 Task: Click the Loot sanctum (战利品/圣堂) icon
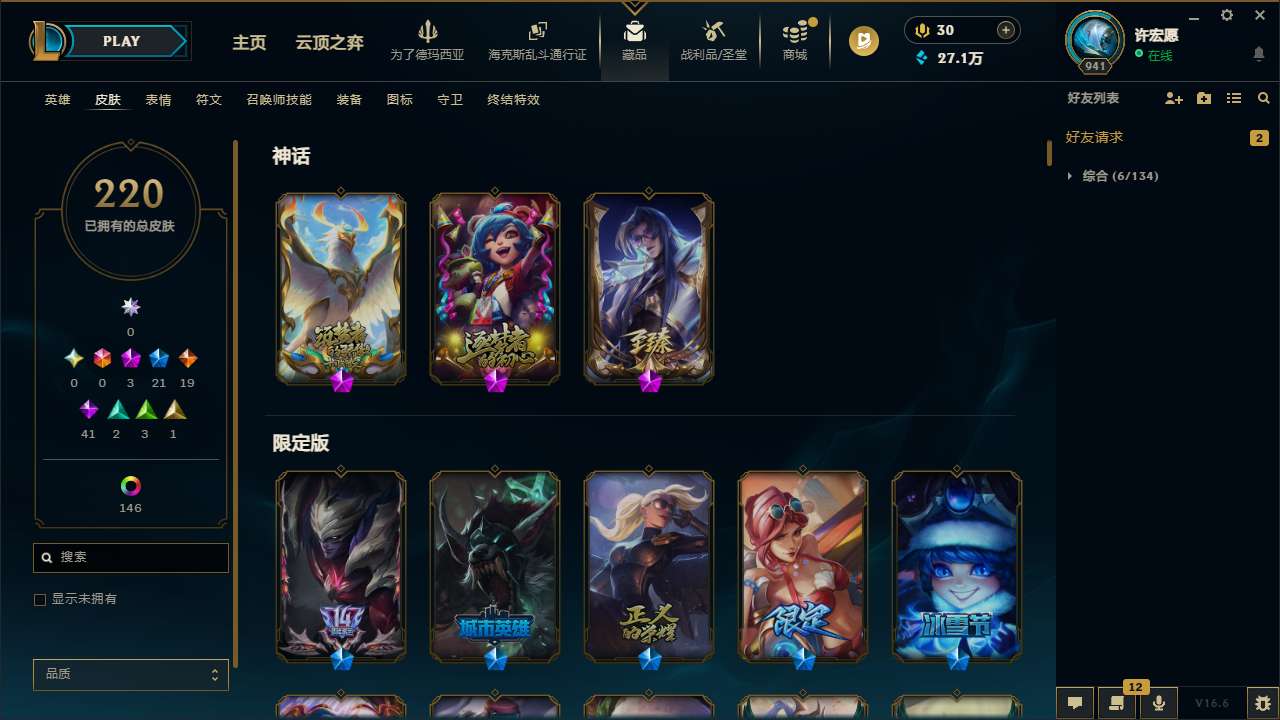(x=713, y=40)
